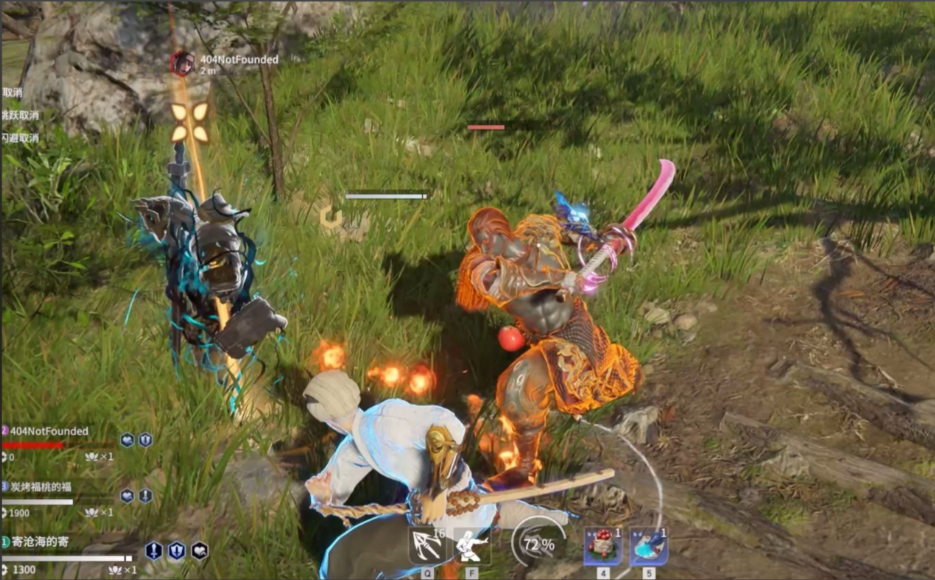
Task: Use the blue potion item slot
Action: click(x=648, y=546)
